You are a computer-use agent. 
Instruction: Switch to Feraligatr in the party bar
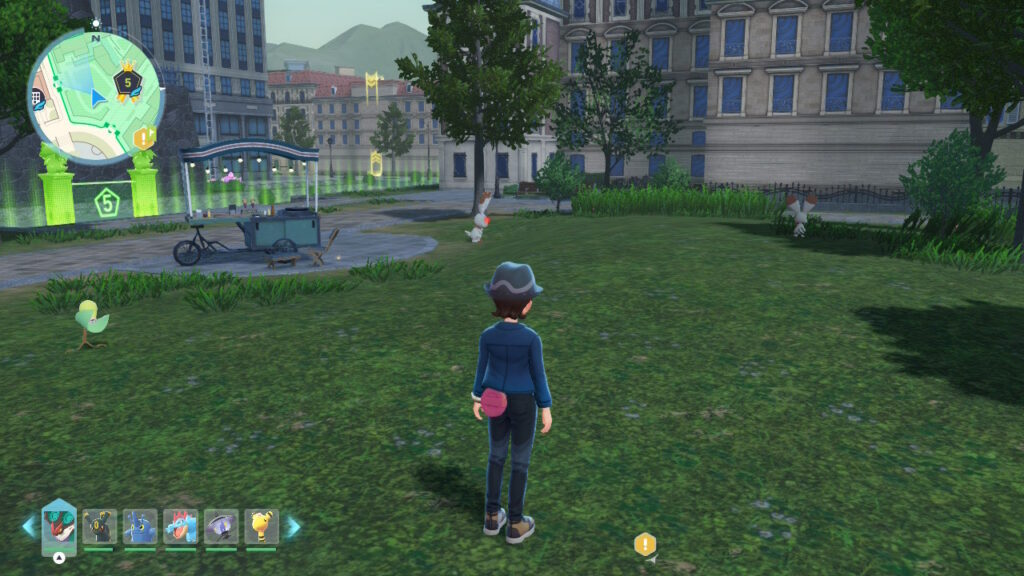(x=181, y=526)
